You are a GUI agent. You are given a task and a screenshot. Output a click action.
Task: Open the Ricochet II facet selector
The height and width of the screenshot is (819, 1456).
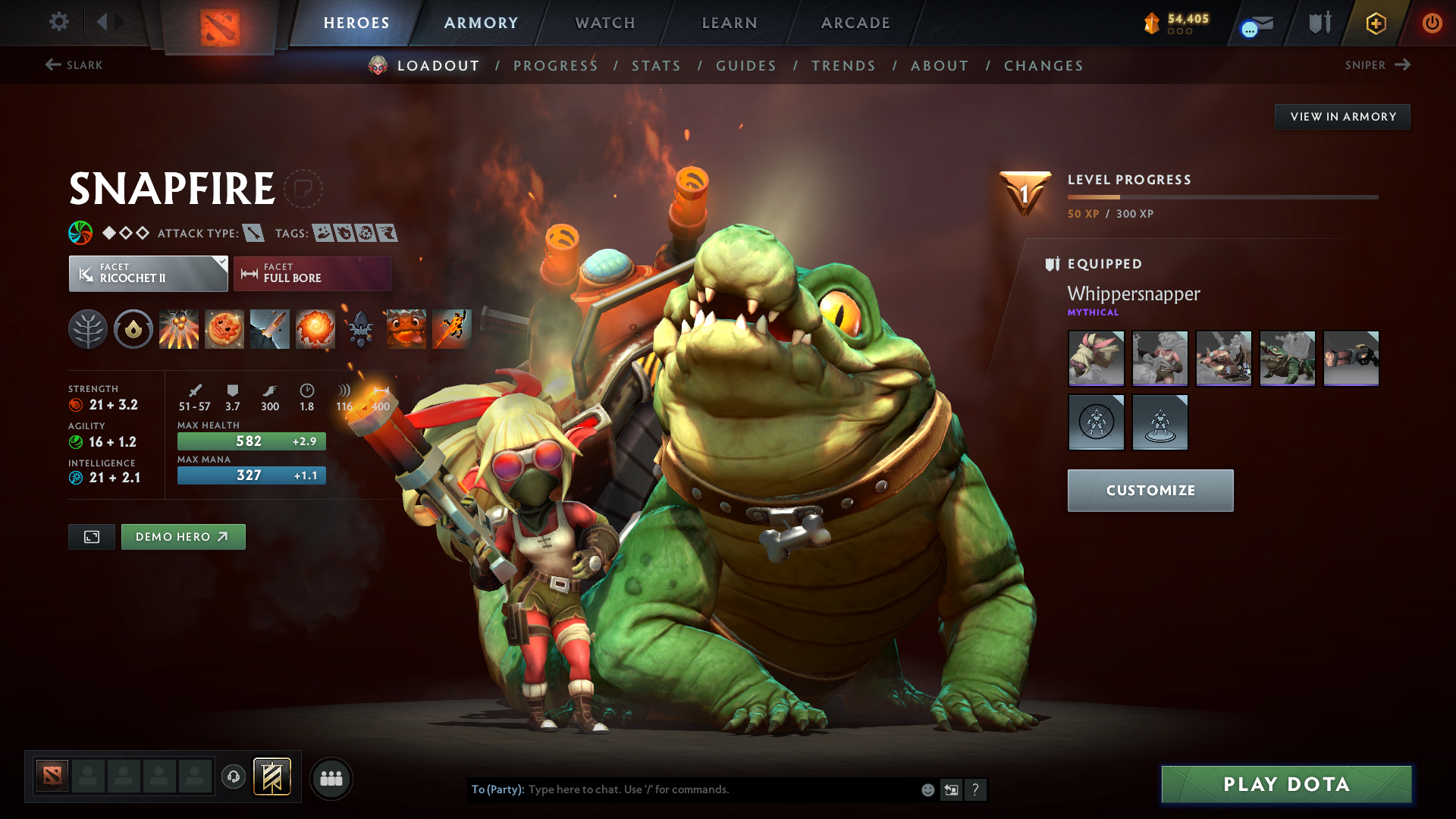[147, 273]
